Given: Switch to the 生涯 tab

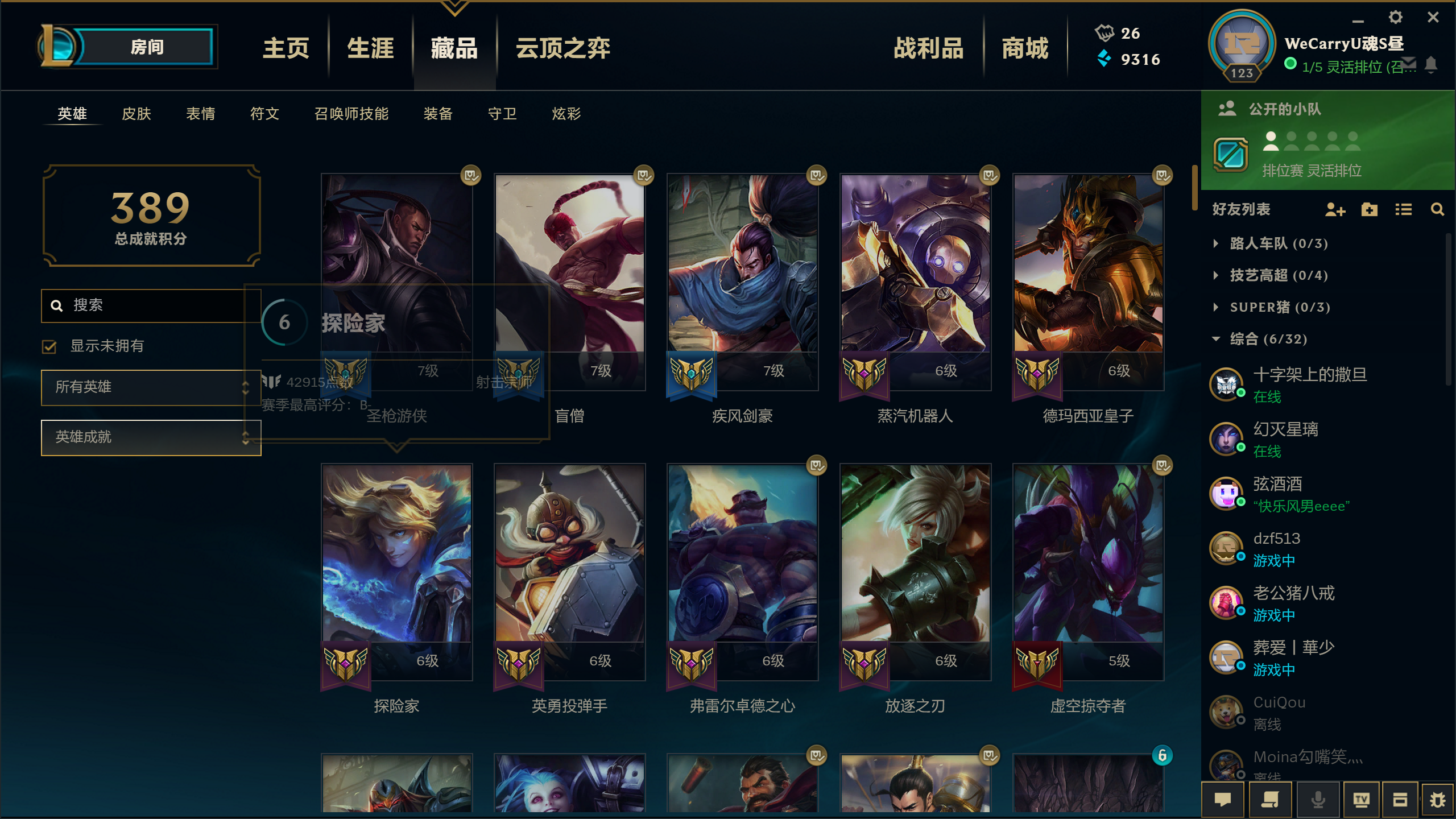Looking at the screenshot, I should click(x=370, y=49).
